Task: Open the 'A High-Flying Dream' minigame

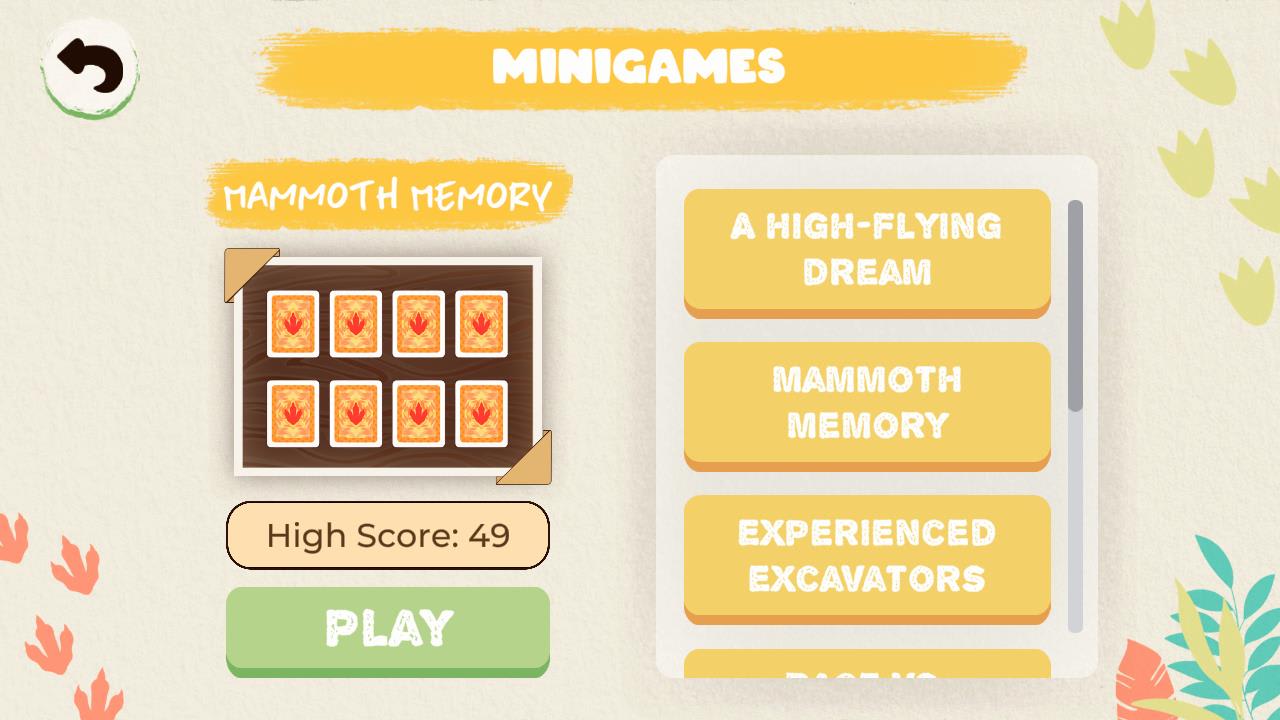Action: click(866, 250)
